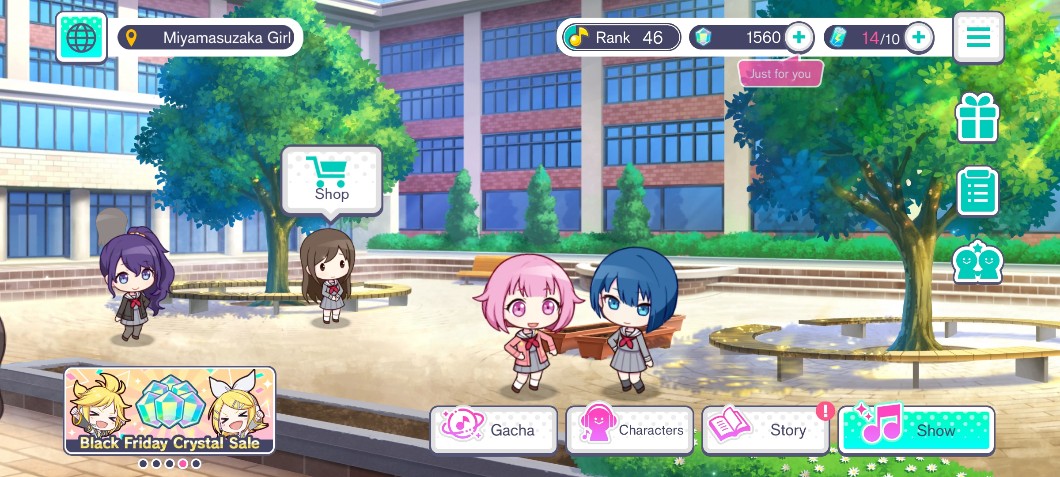Open the missions clipboard icon
This screenshot has width=1060, height=477.
coord(978,191)
